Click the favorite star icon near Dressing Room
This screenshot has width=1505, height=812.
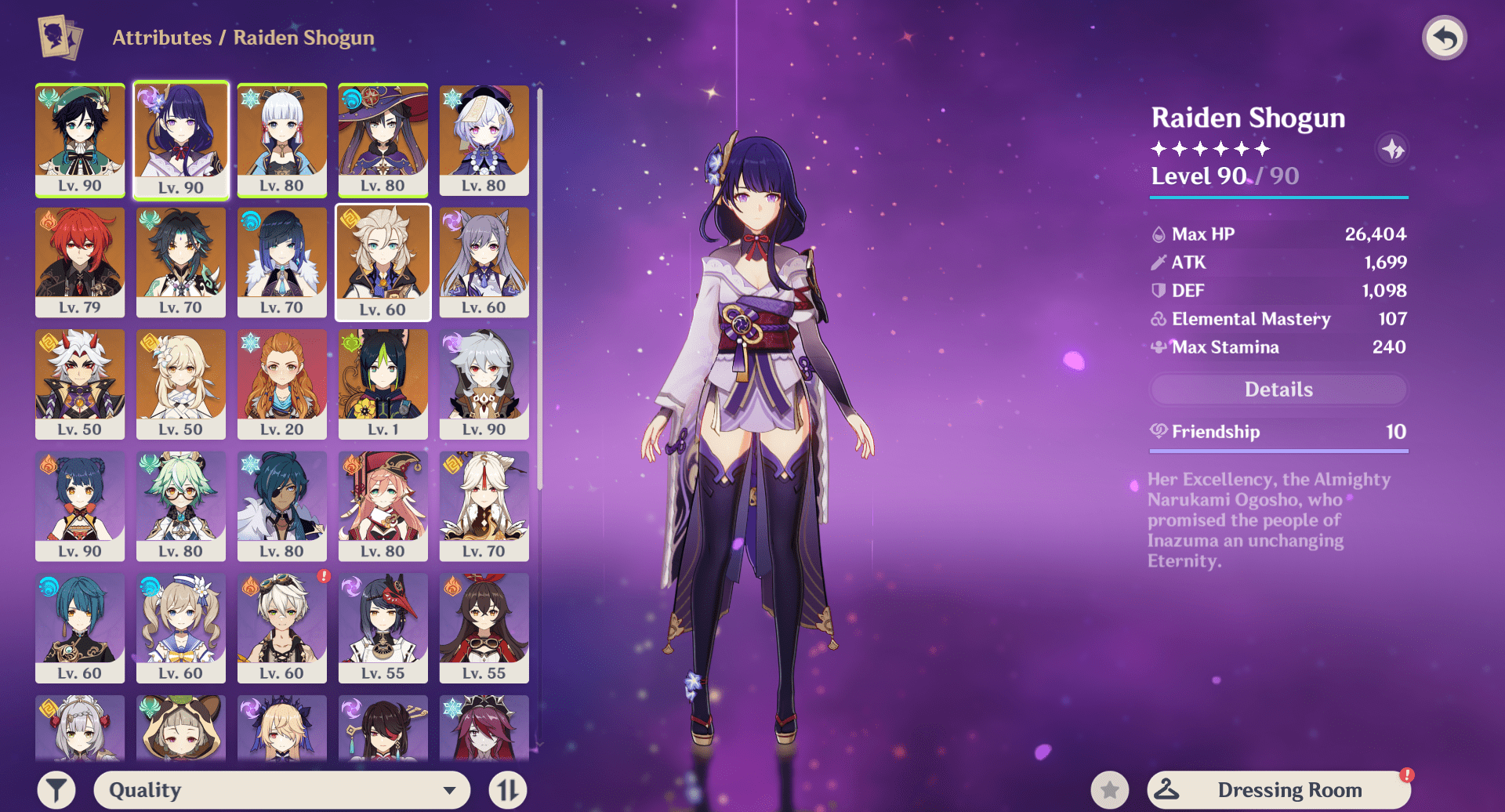[x=1110, y=789]
